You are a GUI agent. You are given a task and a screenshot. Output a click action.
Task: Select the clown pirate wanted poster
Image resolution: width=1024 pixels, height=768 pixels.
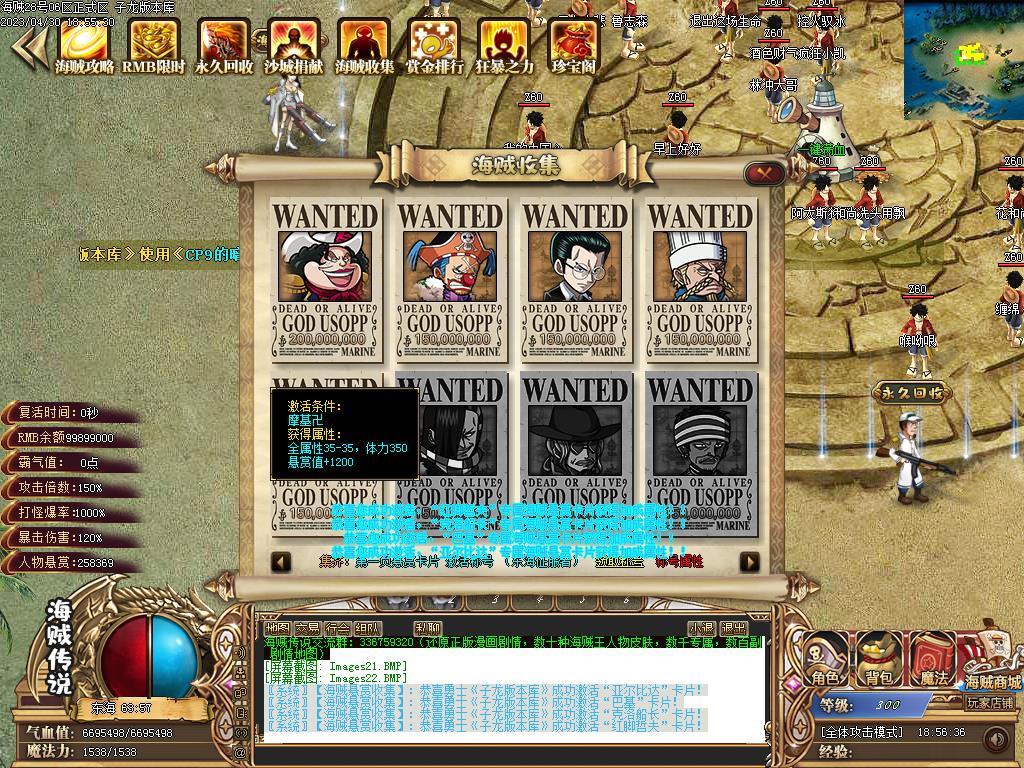[x=450, y=280]
